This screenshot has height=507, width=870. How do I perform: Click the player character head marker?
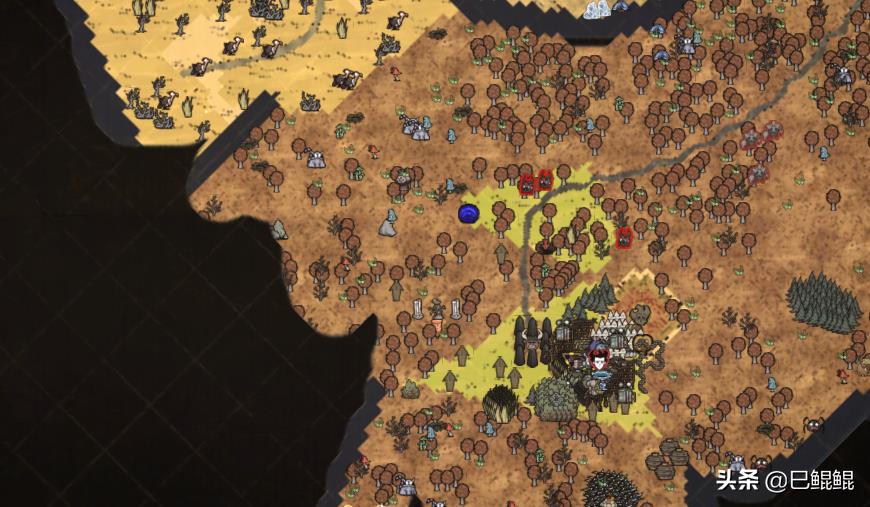pos(599,358)
